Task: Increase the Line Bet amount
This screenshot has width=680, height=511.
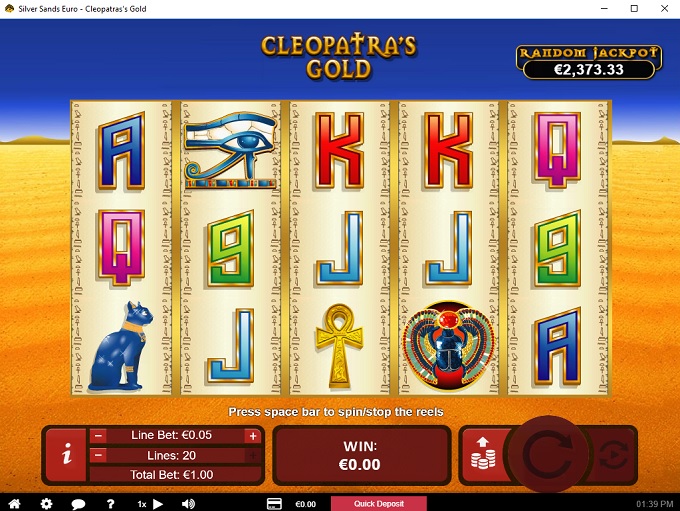Action: 252,436
